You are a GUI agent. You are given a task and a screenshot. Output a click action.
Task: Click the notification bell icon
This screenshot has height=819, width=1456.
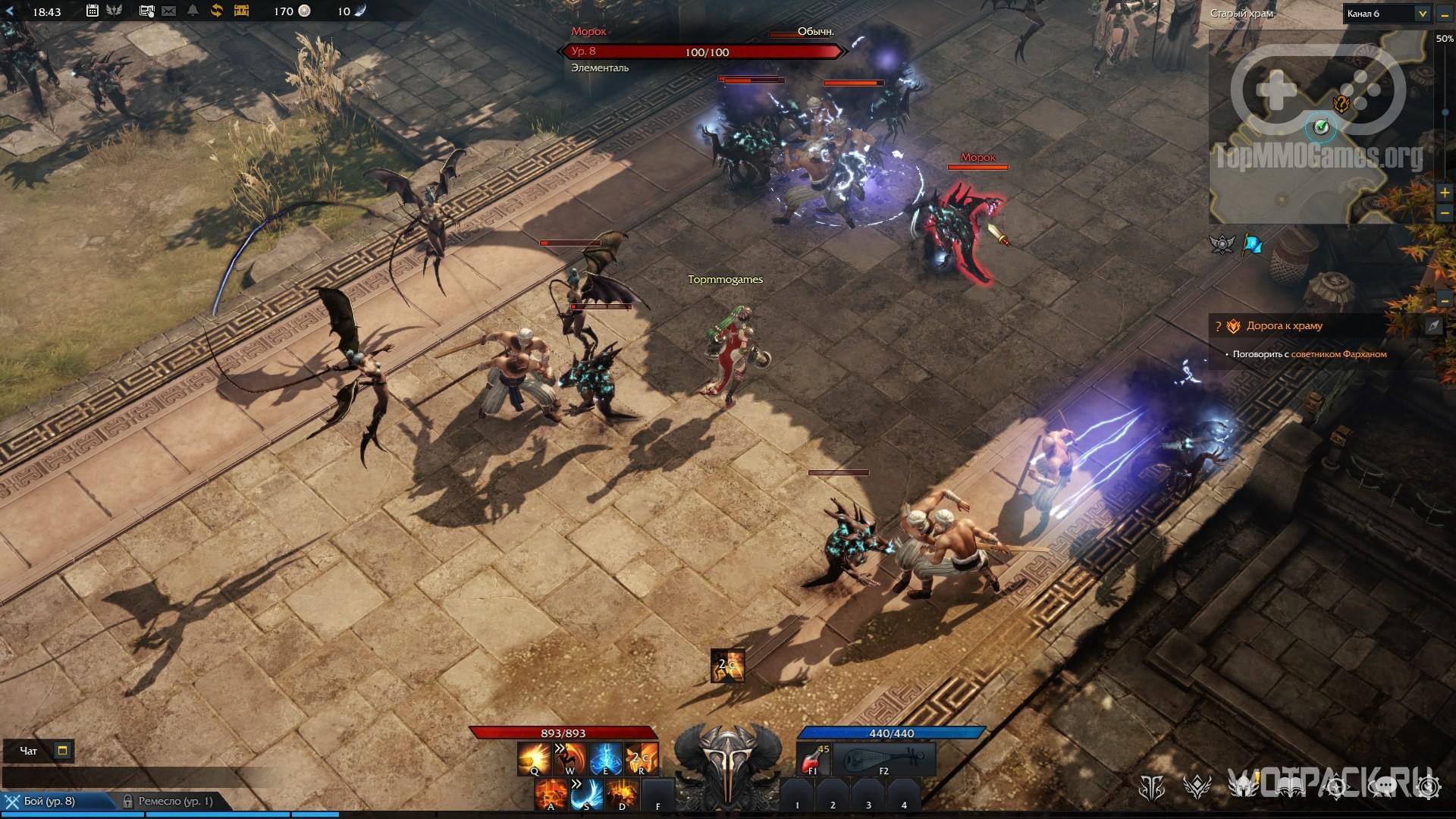coord(193,11)
